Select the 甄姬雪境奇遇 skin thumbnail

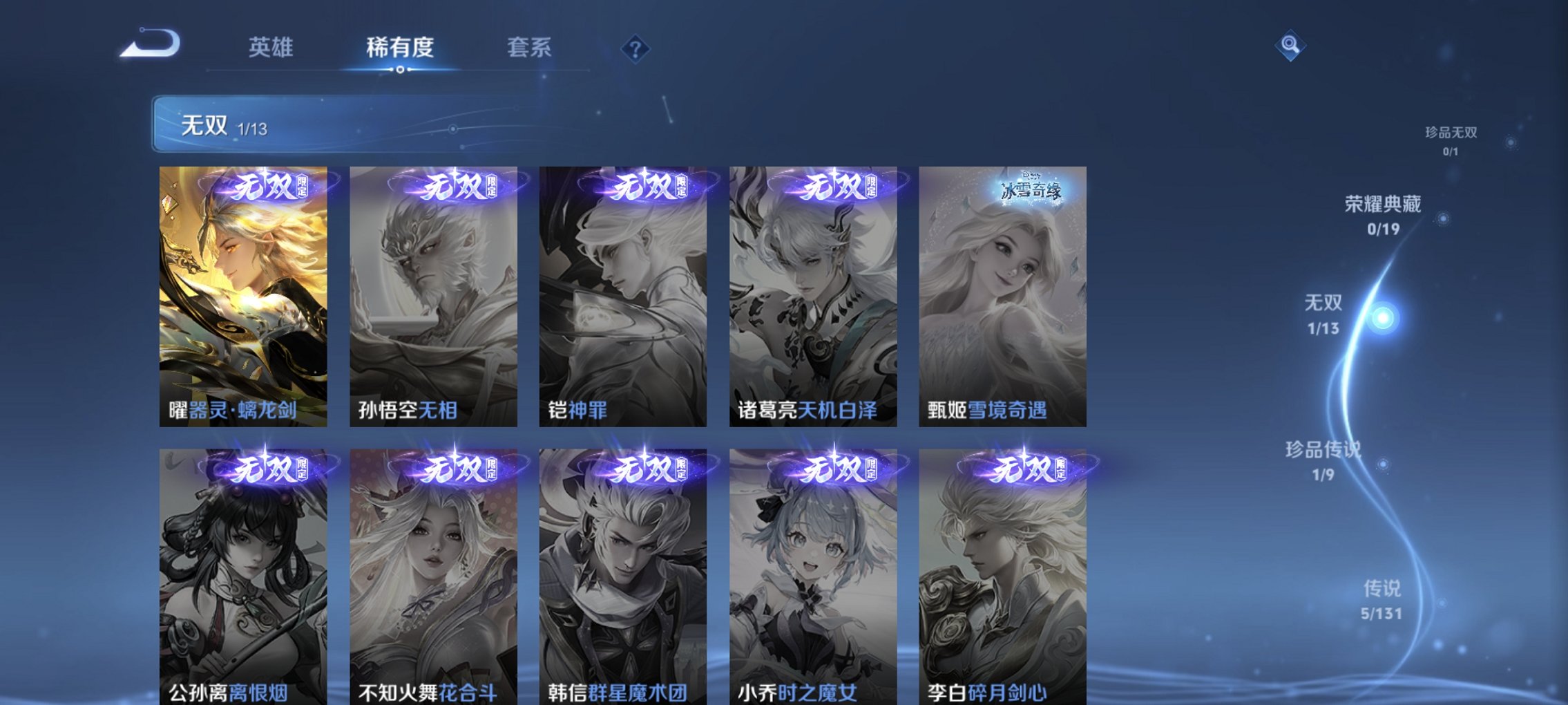pos(1002,297)
